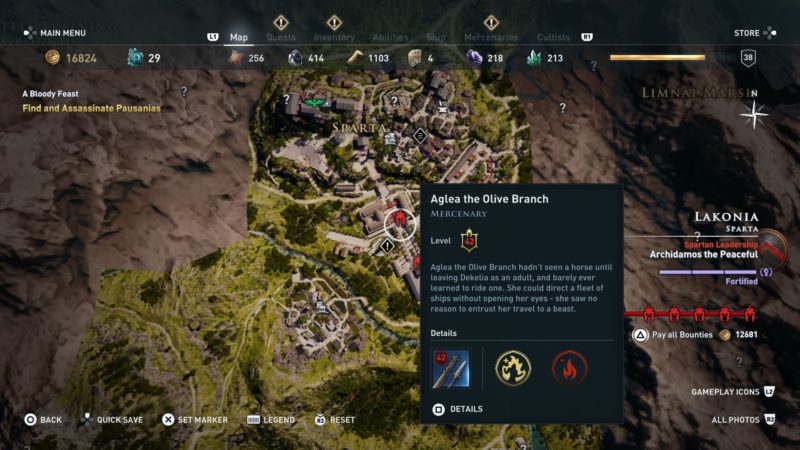
Task: Switch to the Inventory tab
Action: pyautogui.click(x=334, y=37)
